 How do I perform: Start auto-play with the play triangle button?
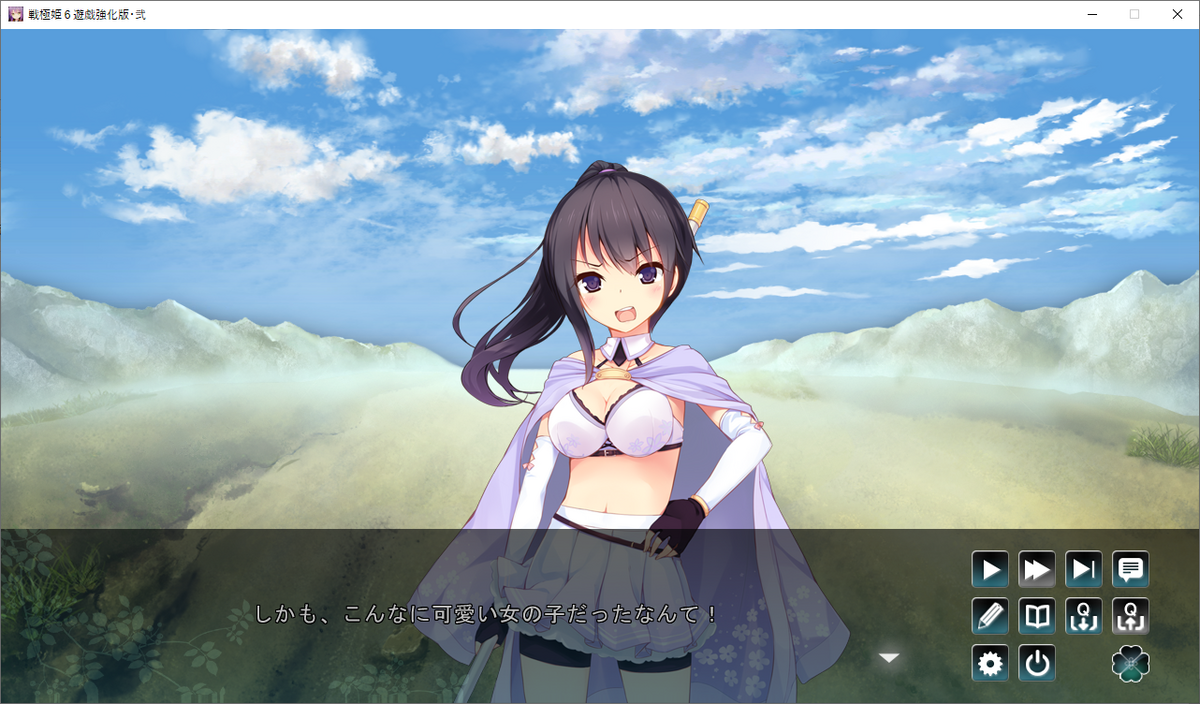click(990, 570)
